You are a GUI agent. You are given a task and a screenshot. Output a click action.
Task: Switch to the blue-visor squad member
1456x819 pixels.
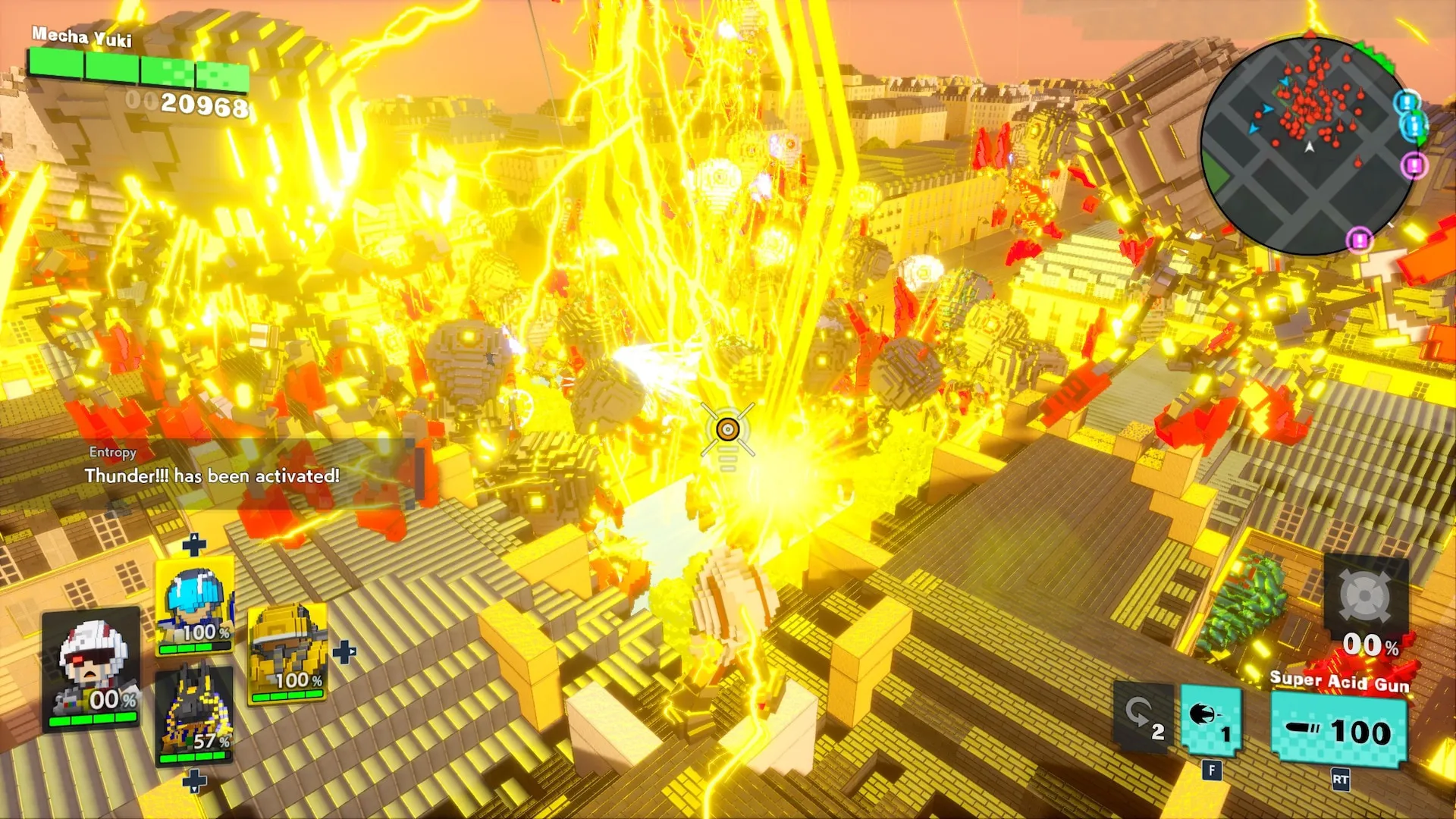coord(194,607)
